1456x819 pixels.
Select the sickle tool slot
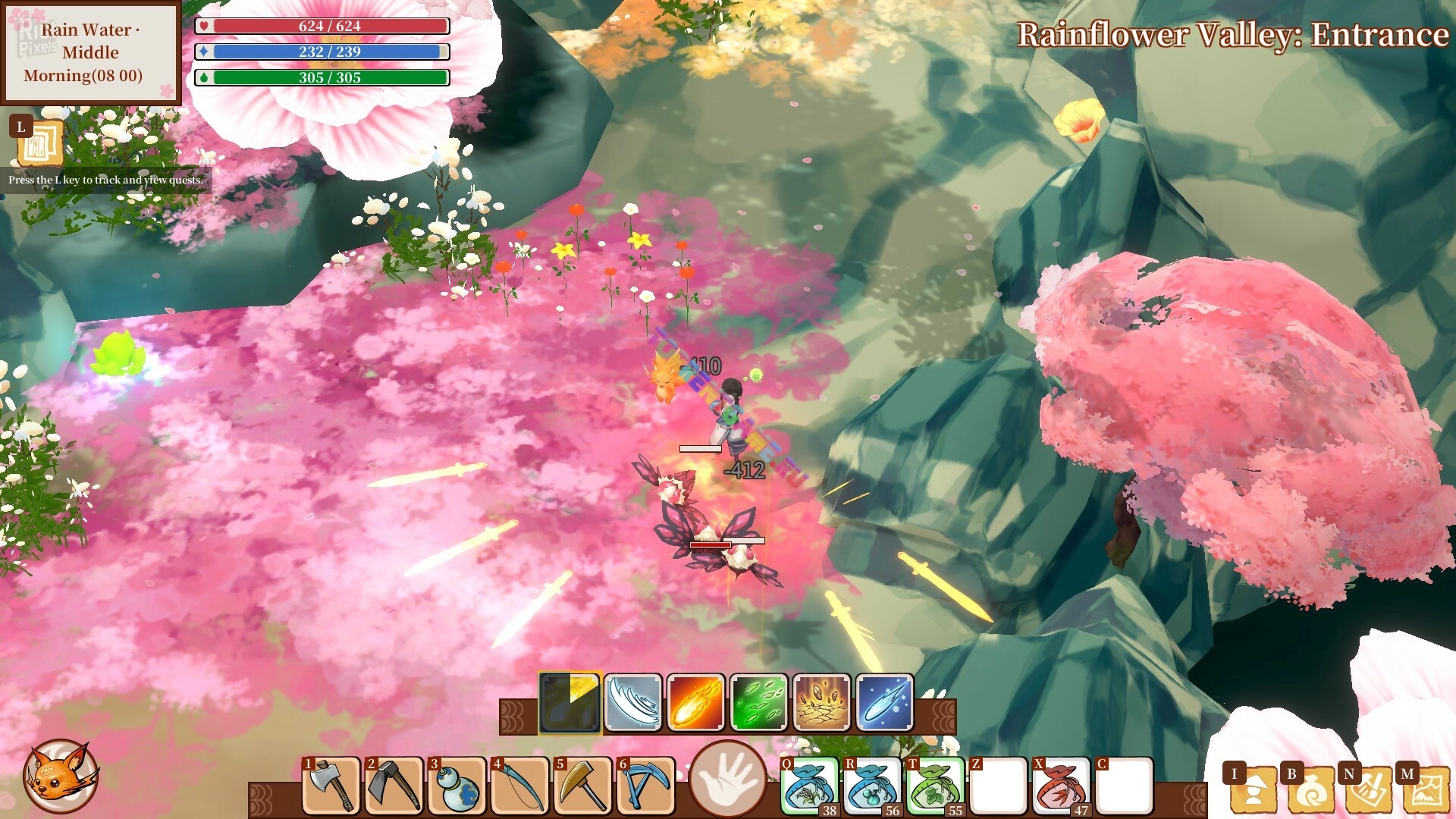point(519,786)
